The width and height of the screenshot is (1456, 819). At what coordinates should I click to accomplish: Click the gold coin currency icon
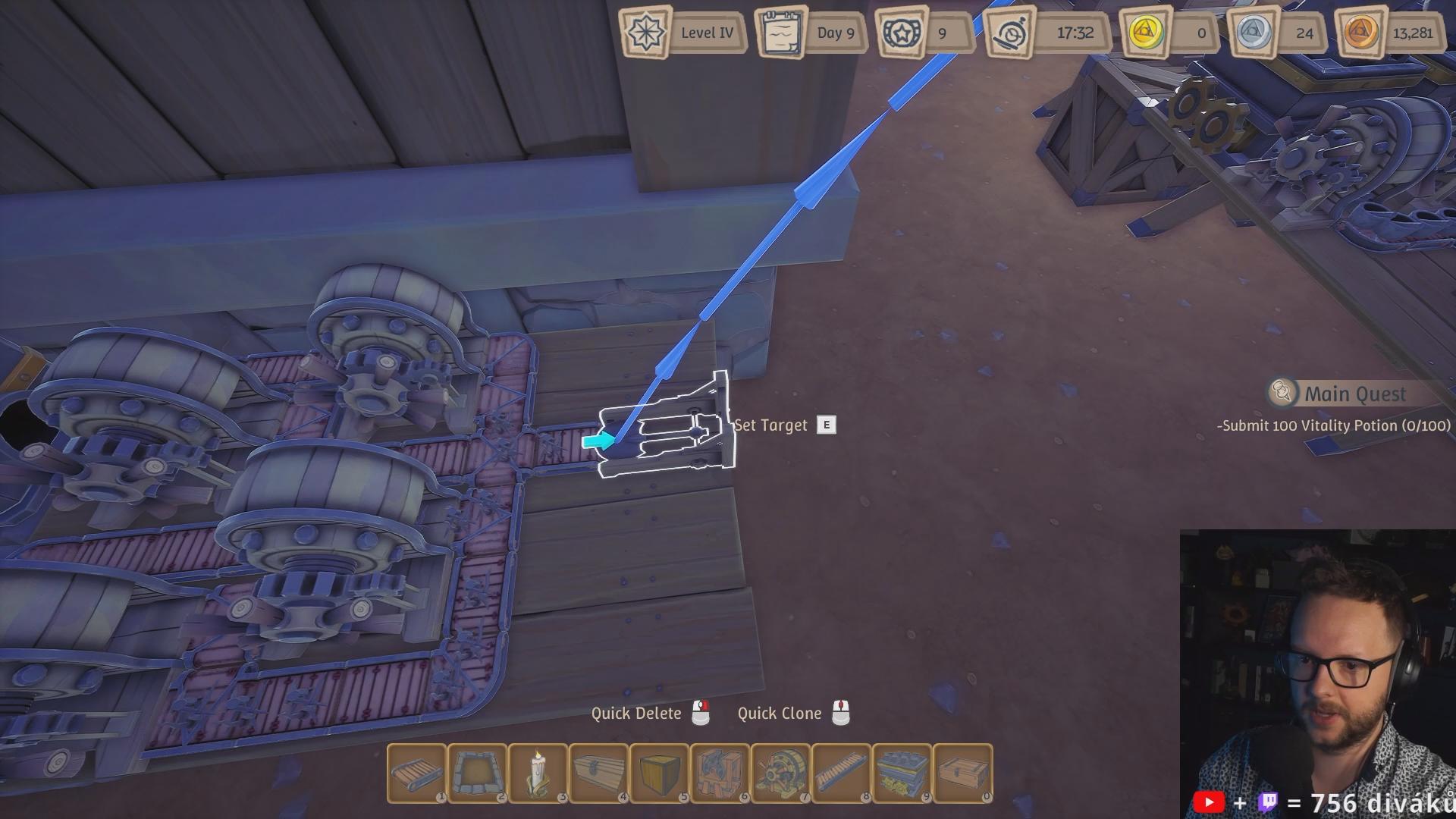(1144, 33)
